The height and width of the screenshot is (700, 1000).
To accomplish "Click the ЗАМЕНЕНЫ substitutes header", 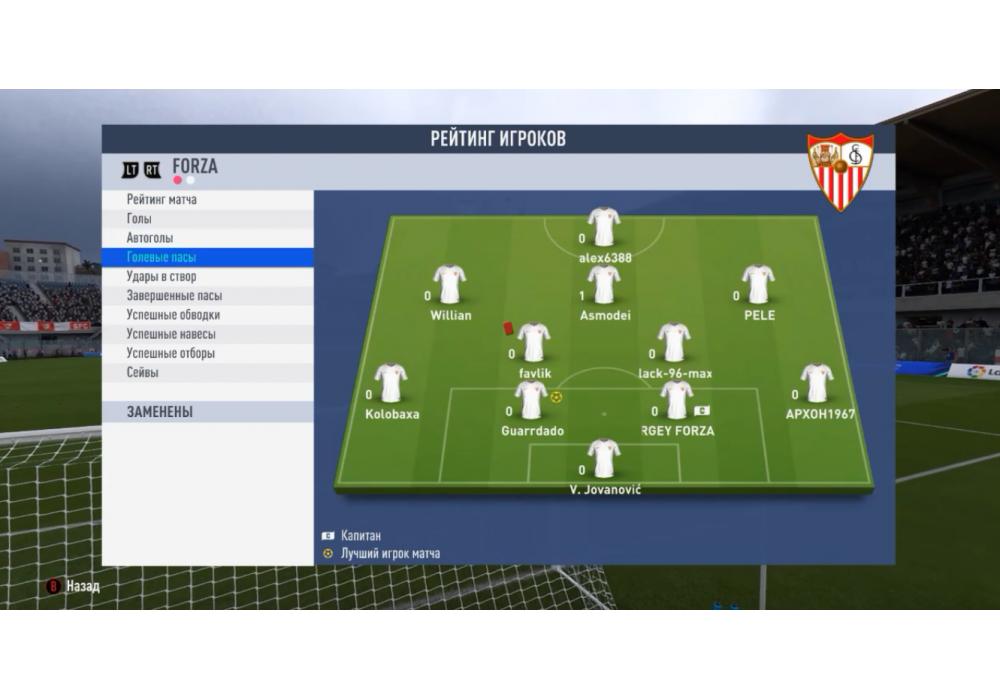I will click(x=160, y=412).
